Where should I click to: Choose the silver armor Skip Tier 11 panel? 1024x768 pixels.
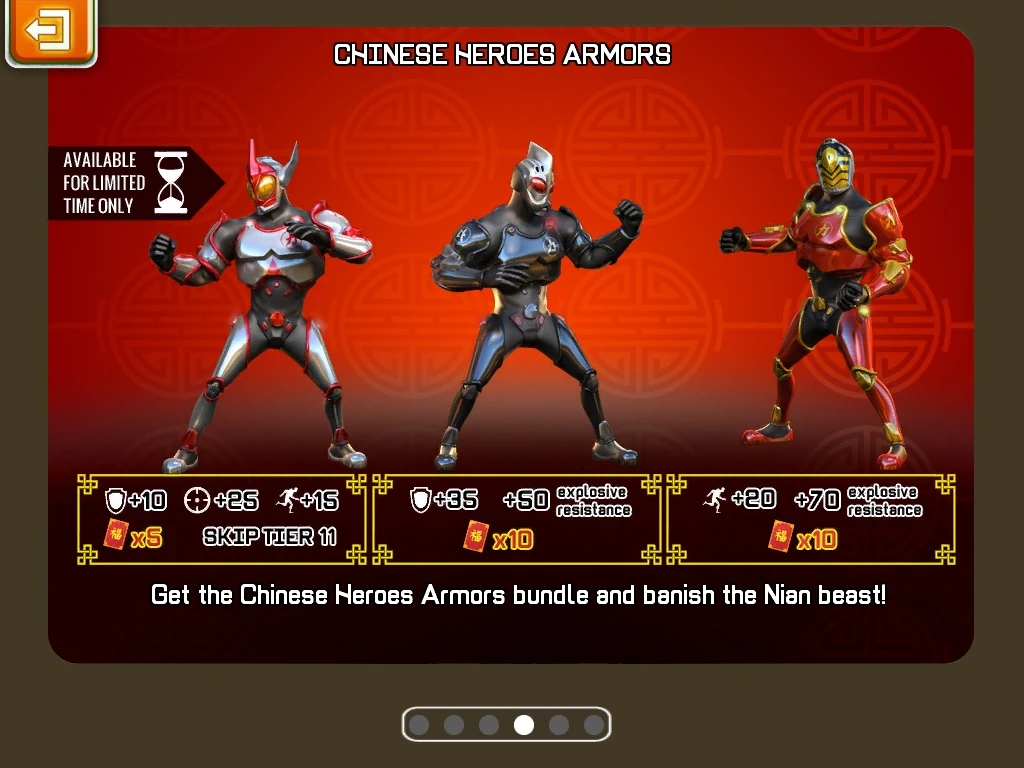(x=222, y=518)
